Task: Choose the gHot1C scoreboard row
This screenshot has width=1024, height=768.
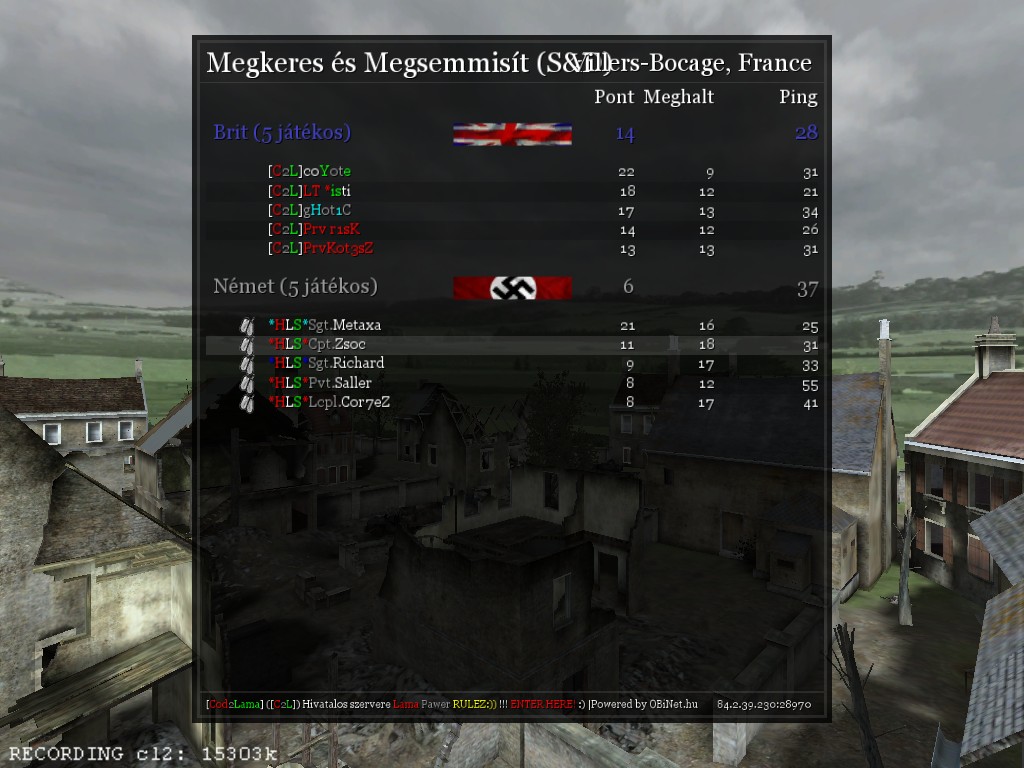Action: pyautogui.click(x=310, y=211)
